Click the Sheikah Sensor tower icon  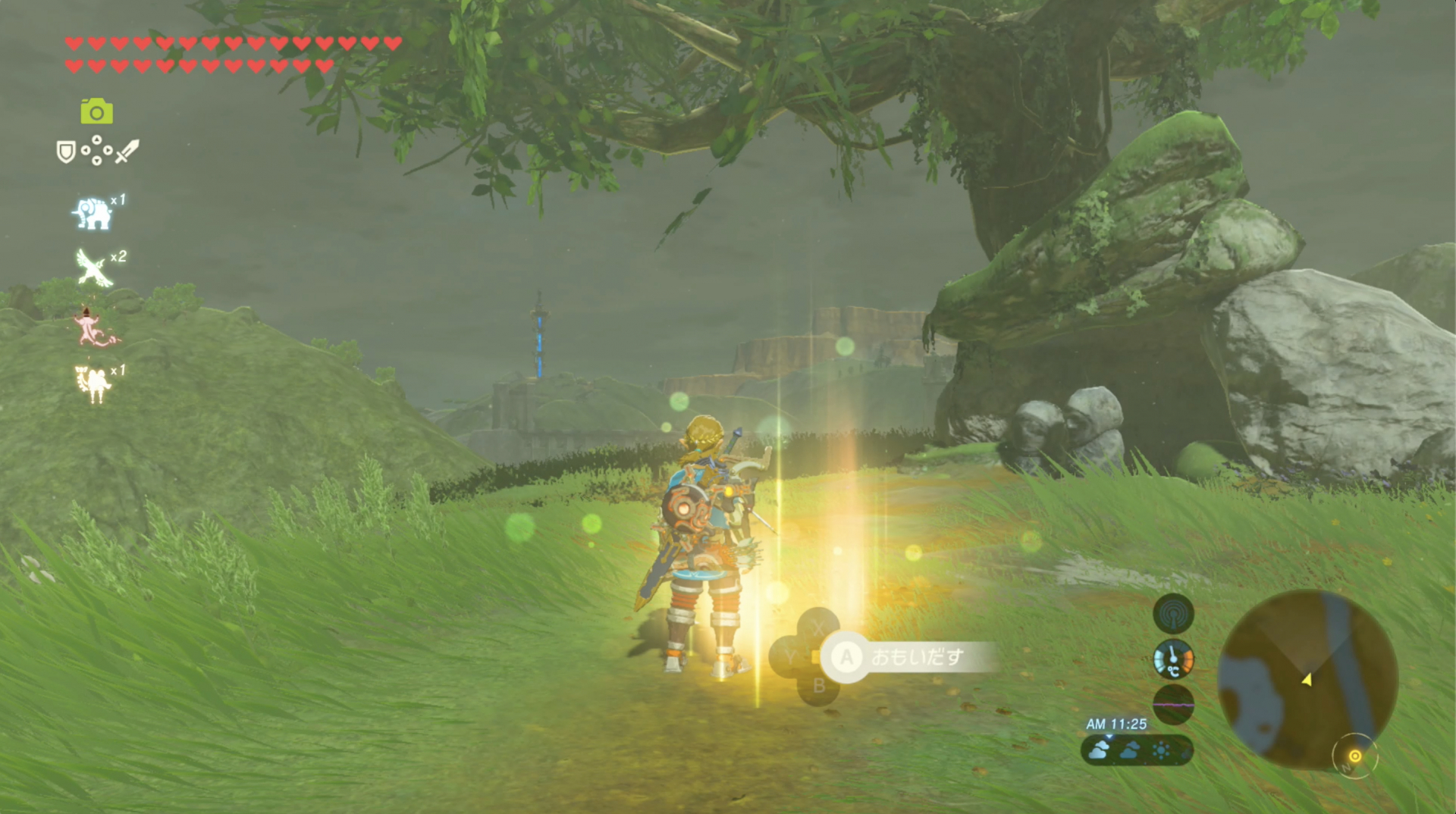point(1174,615)
